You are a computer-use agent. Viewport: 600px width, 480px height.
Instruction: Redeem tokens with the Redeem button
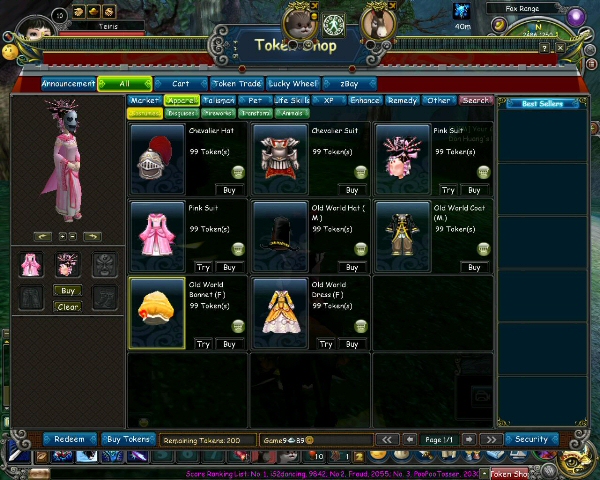[x=69, y=439]
